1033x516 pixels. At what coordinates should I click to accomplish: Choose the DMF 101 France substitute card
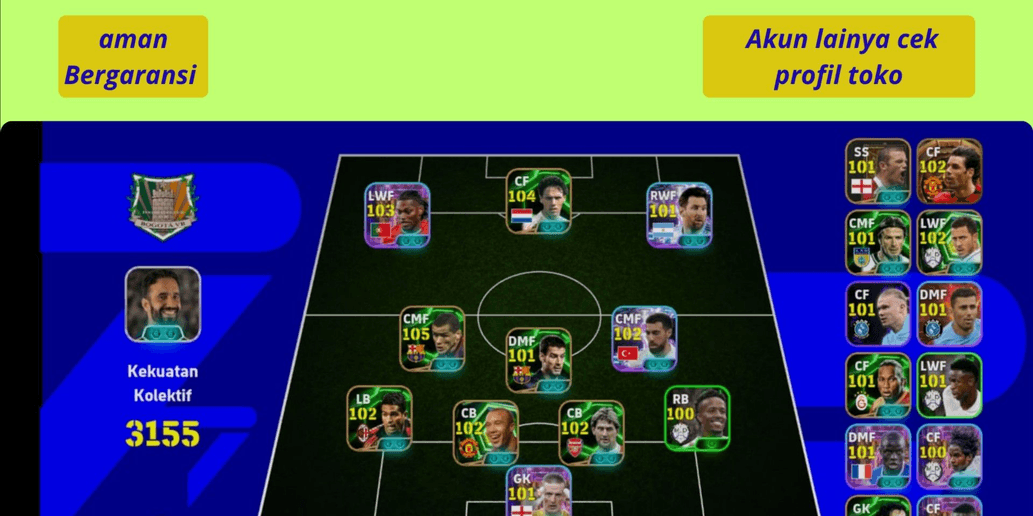[x=878, y=456]
